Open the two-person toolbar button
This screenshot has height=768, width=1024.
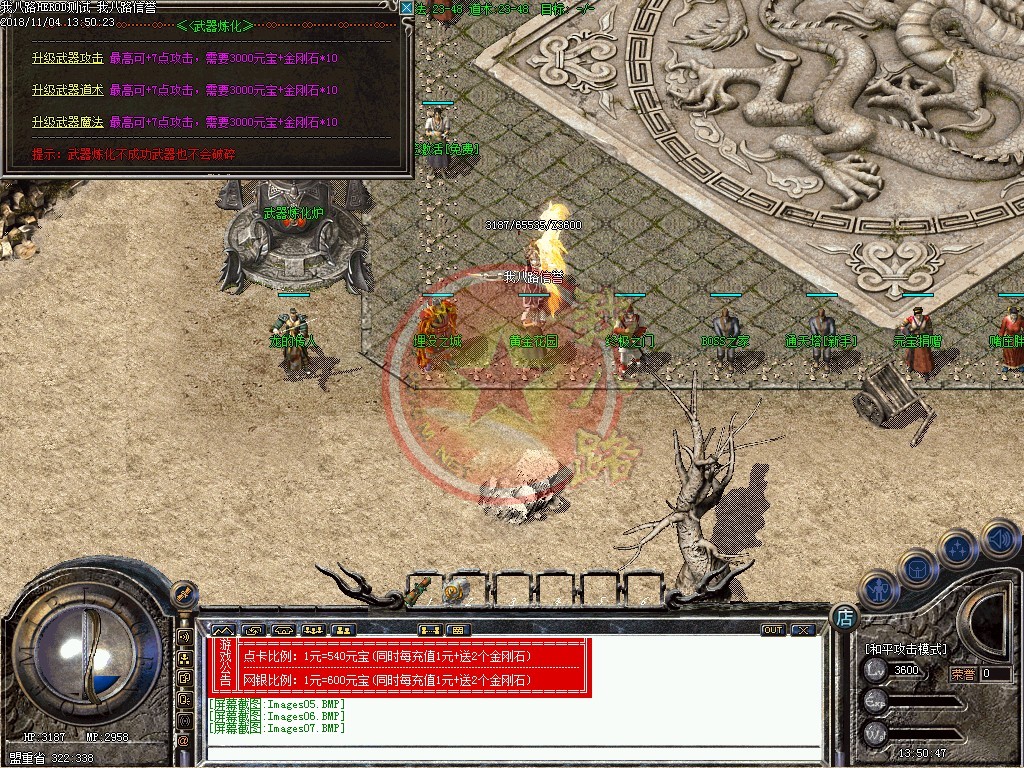tap(343, 630)
